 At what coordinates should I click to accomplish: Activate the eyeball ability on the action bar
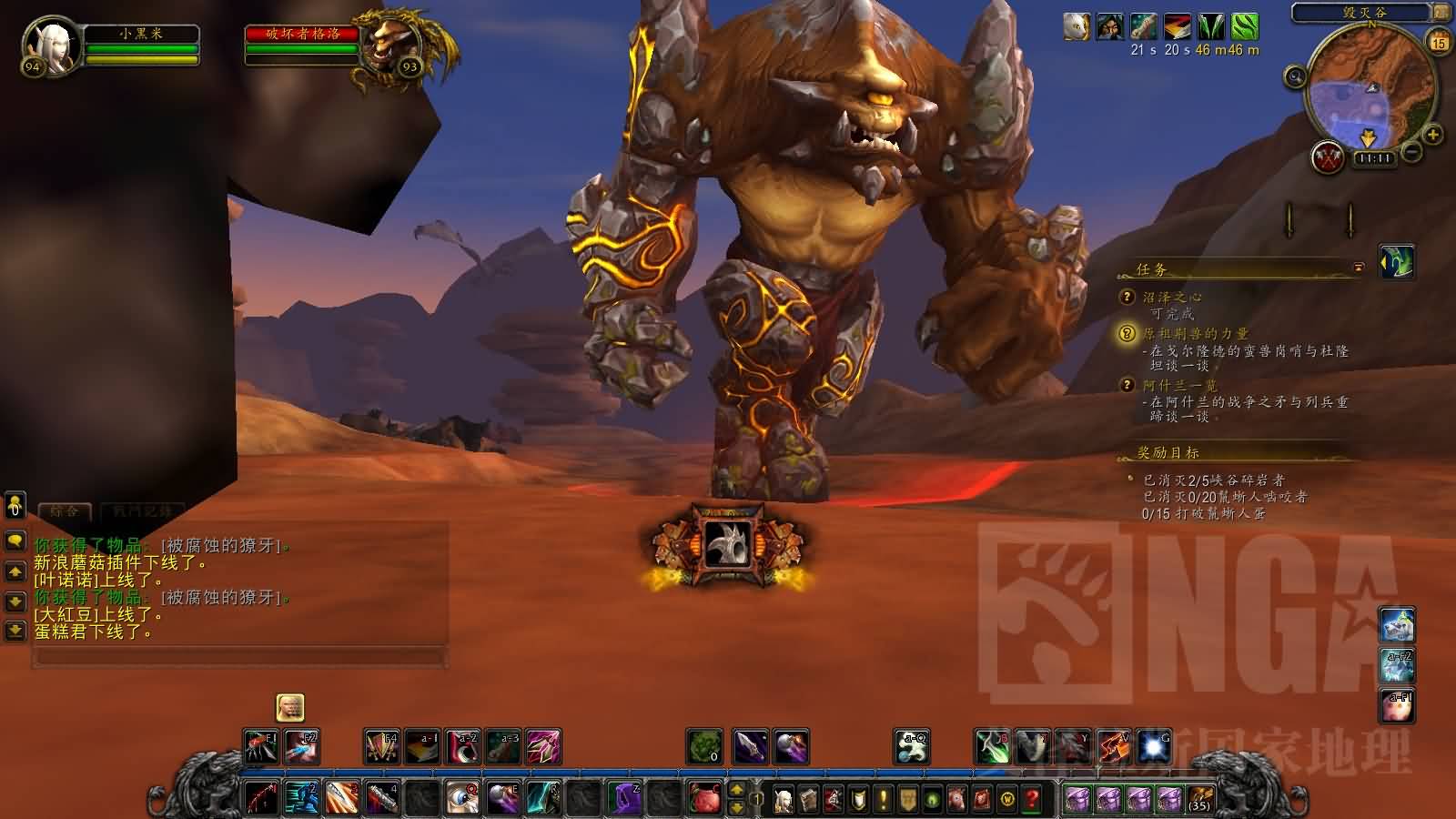[463, 799]
